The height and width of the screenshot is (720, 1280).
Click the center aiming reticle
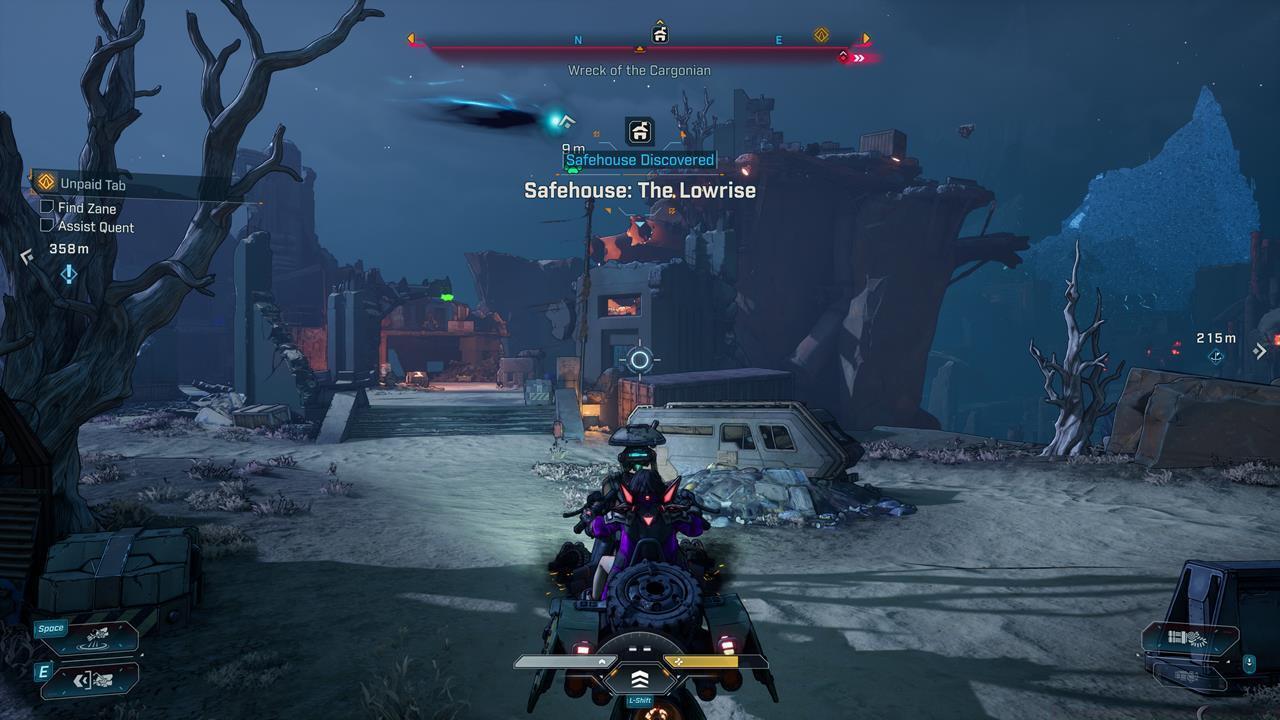click(x=639, y=361)
